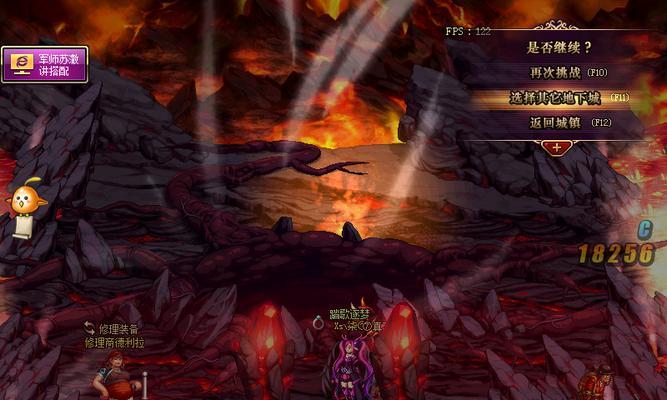Select 选择其它地下城 option
Image resolution: width=667 pixels, height=400 pixels.
[x=568, y=98]
